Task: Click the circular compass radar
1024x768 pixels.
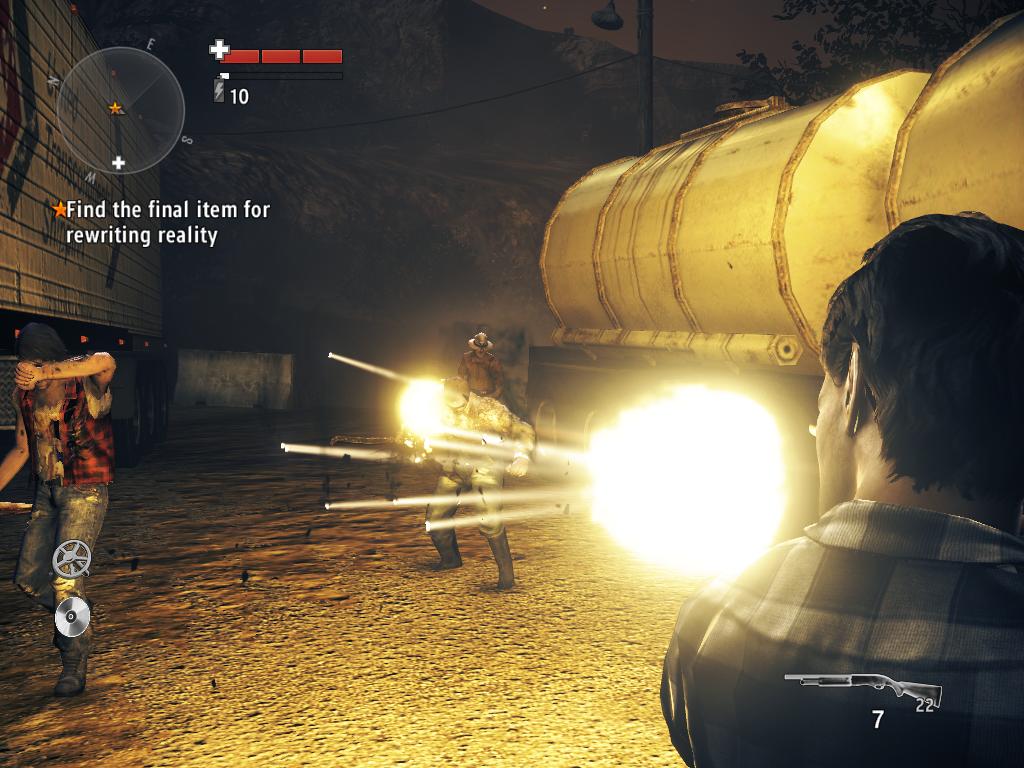Action: click(121, 109)
